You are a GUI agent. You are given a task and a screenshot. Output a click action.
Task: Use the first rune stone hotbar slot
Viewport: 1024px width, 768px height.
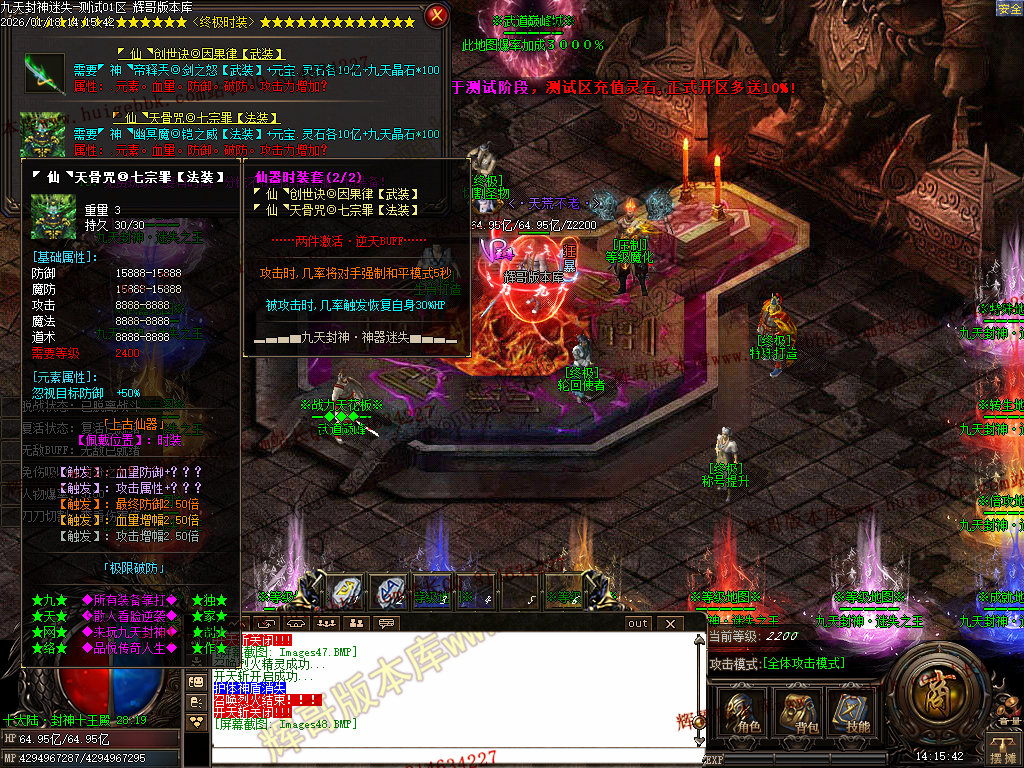347,592
